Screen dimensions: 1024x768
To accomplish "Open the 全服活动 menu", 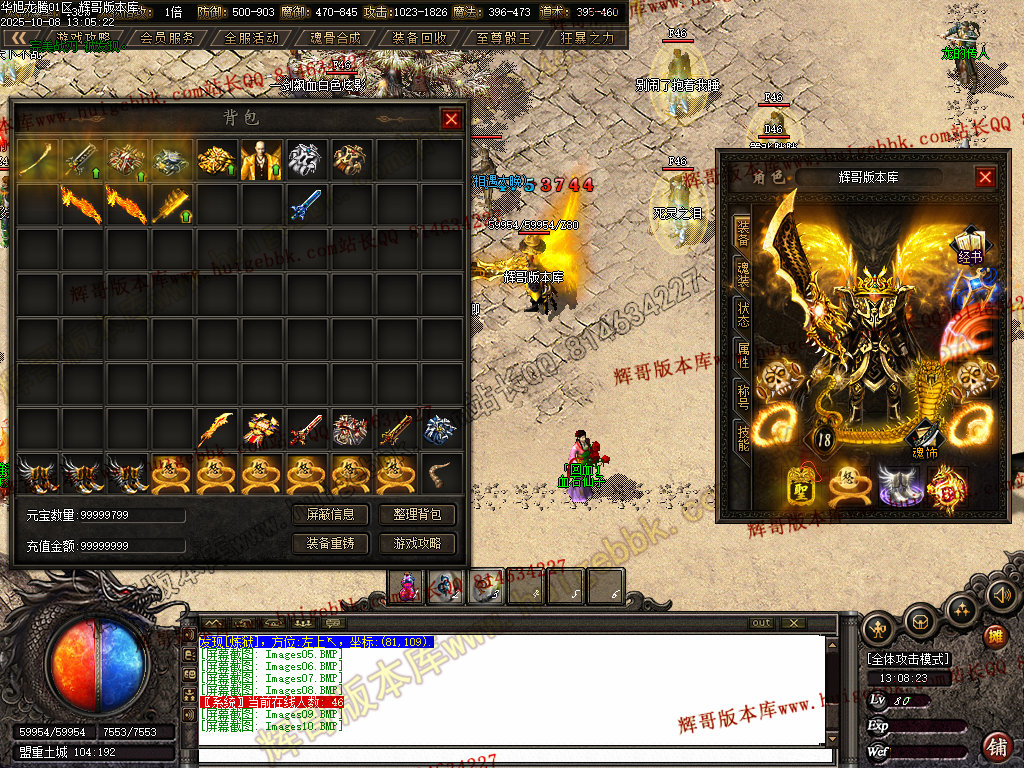I will pos(252,38).
